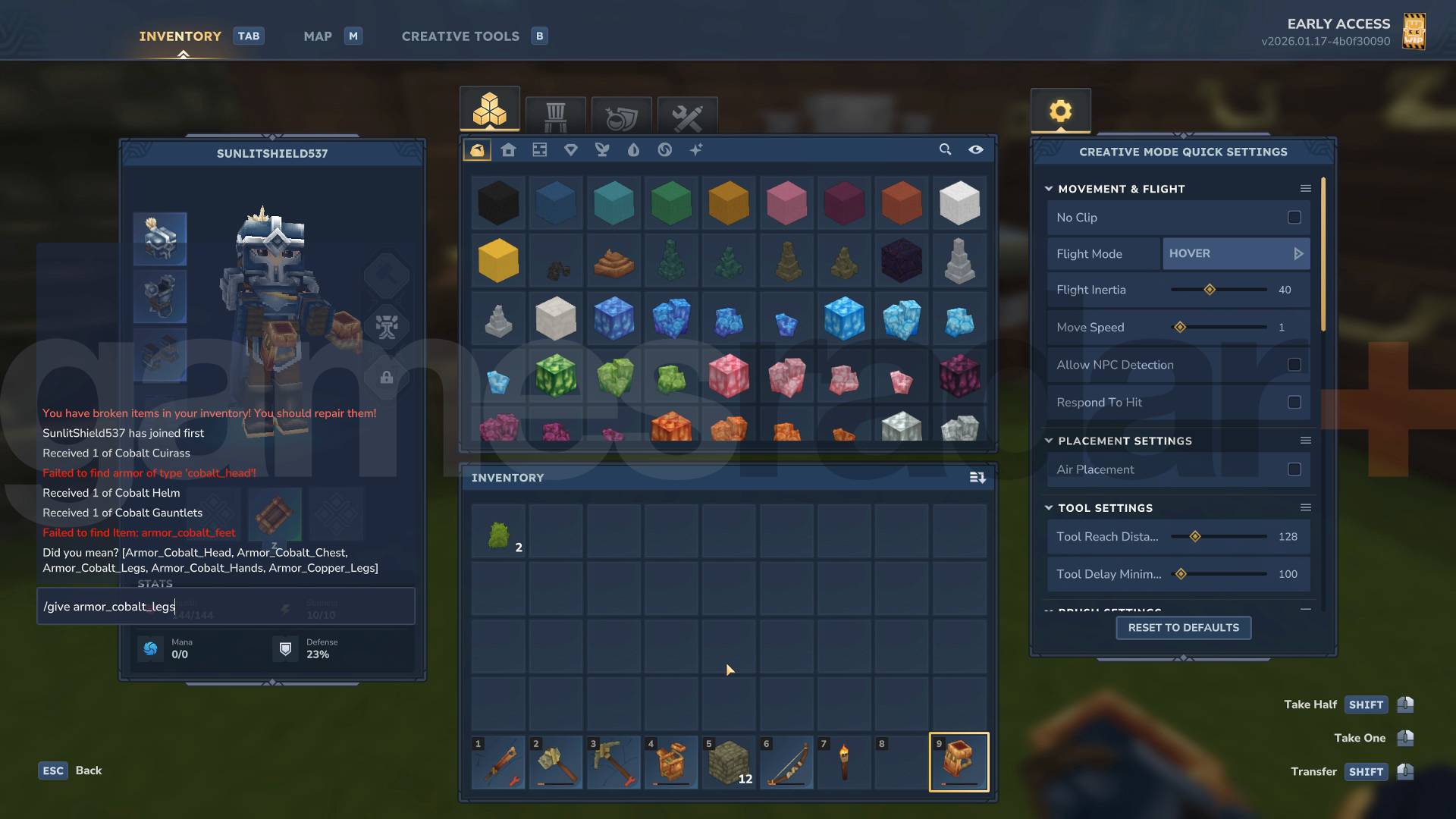
Task: Expand the Tool Settings section header
Action: (1048, 508)
